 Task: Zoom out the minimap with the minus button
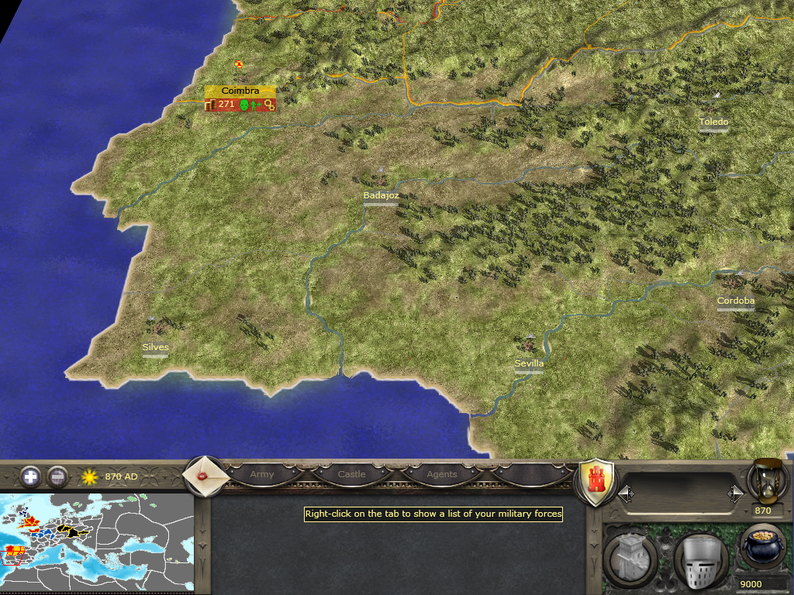coord(58,477)
